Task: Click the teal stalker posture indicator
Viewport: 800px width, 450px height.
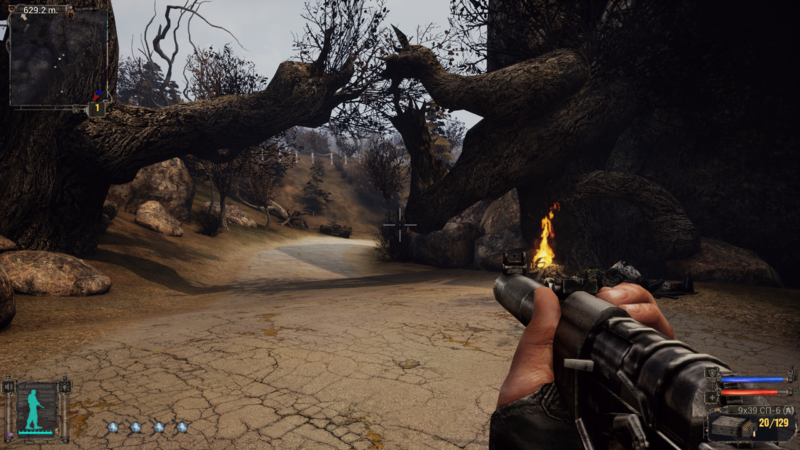Action: pos(36,408)
